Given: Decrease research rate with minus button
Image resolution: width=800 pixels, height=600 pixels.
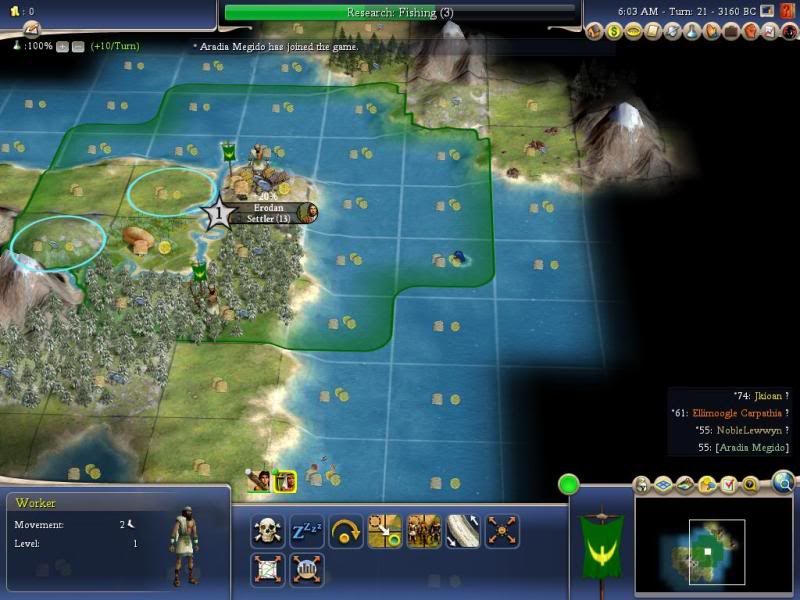Looking at the screenshot, I should click(x=77, y=46).
